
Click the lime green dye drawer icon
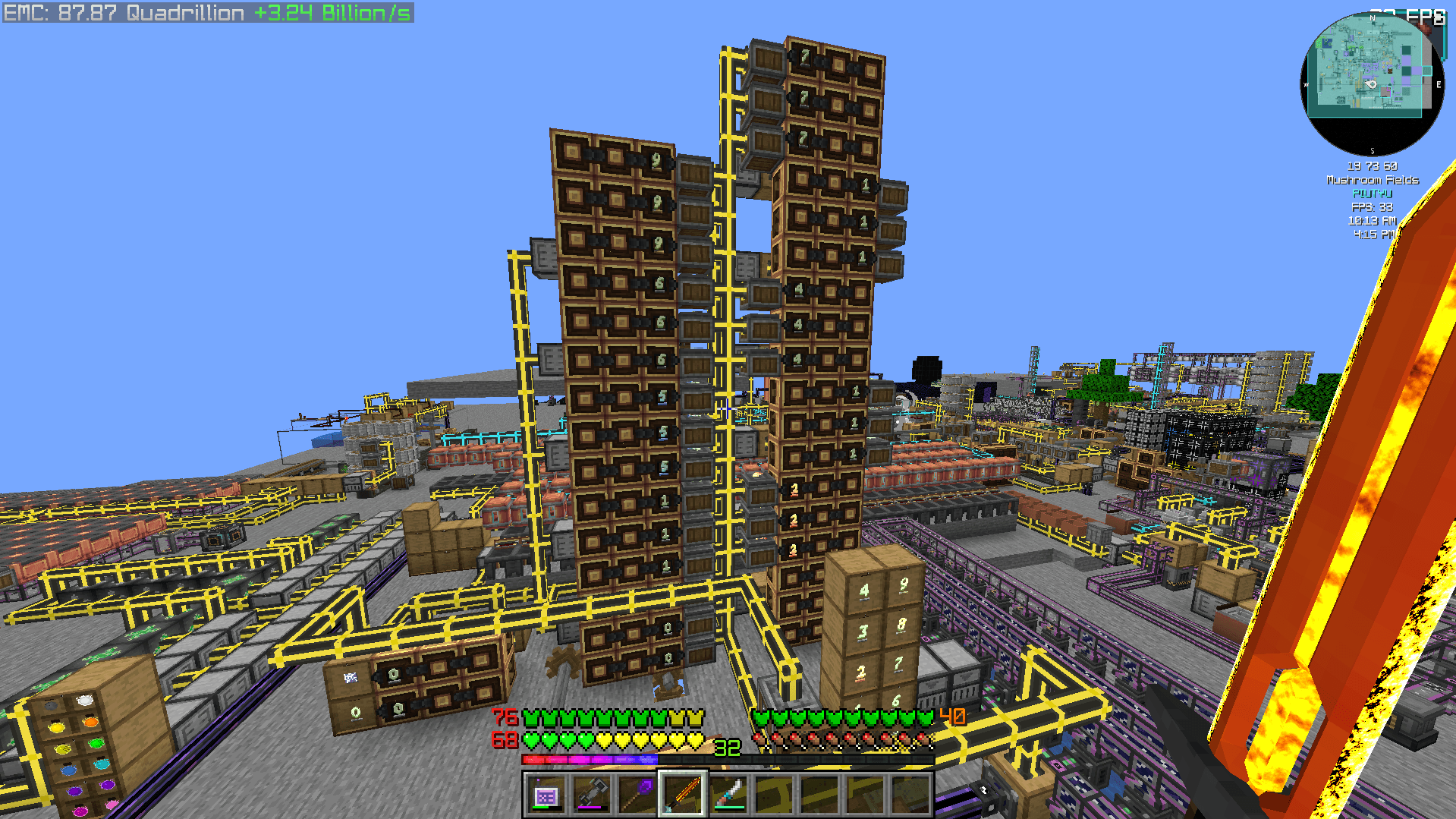[96, 743]
